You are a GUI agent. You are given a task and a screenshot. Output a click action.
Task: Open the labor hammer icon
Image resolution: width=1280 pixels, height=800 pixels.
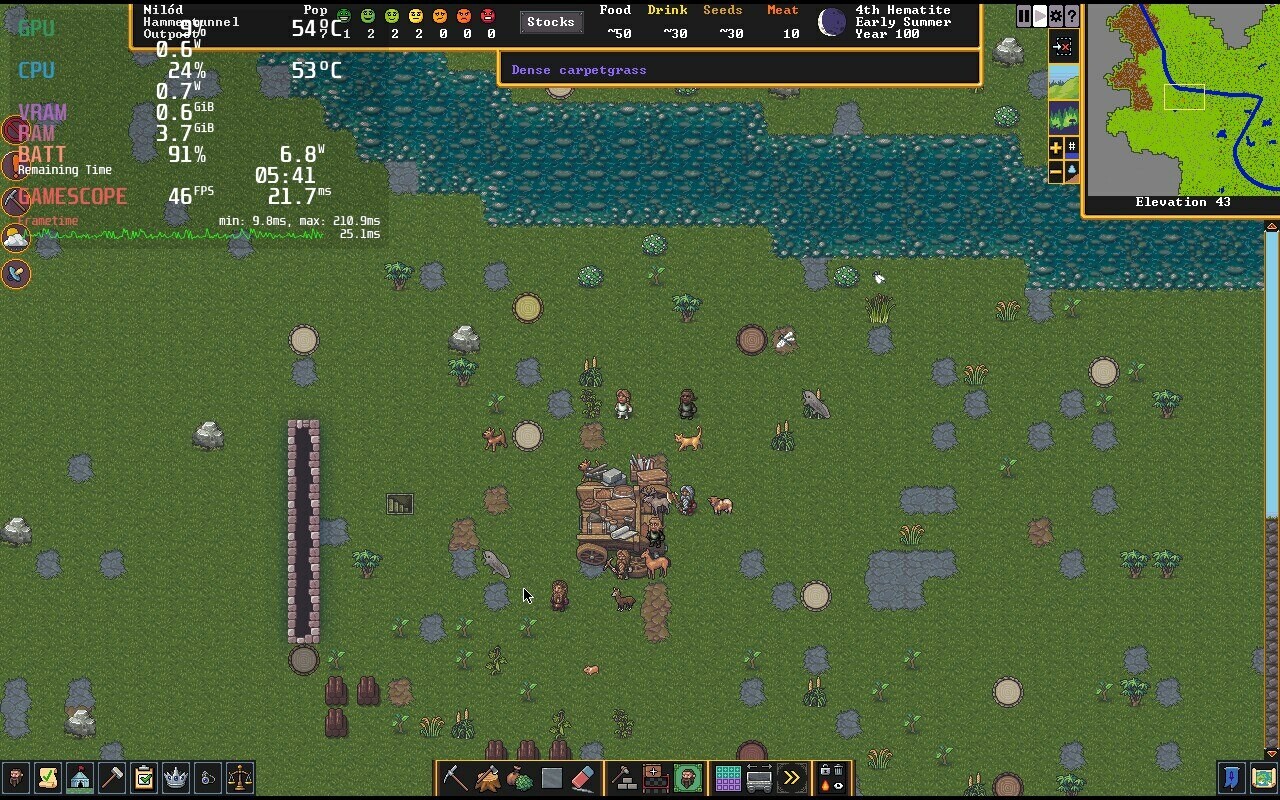coord(112,777)
